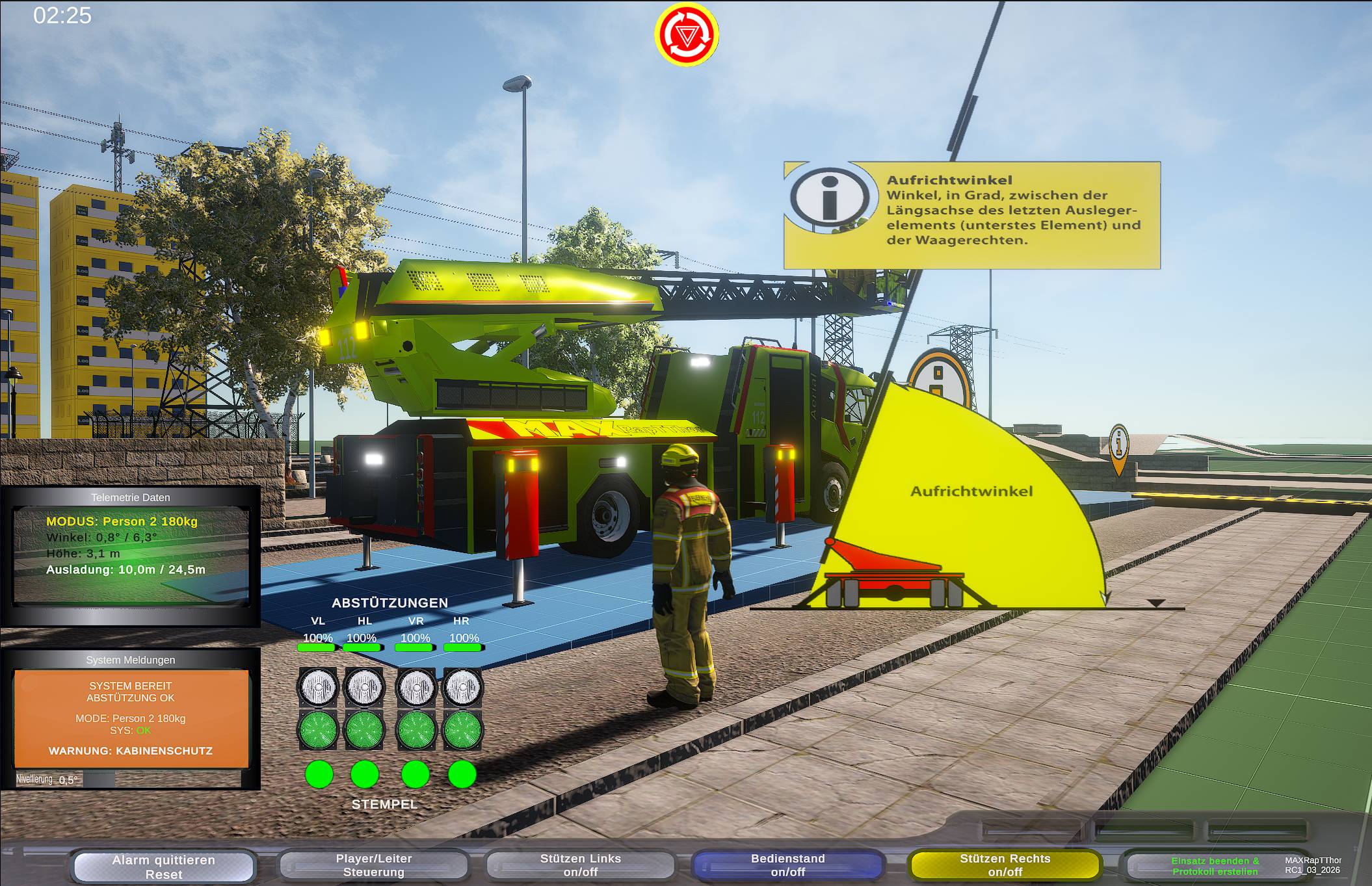Toggle Stützen Links on/off
1372x886 pixels.
click(x=580, y=865)
